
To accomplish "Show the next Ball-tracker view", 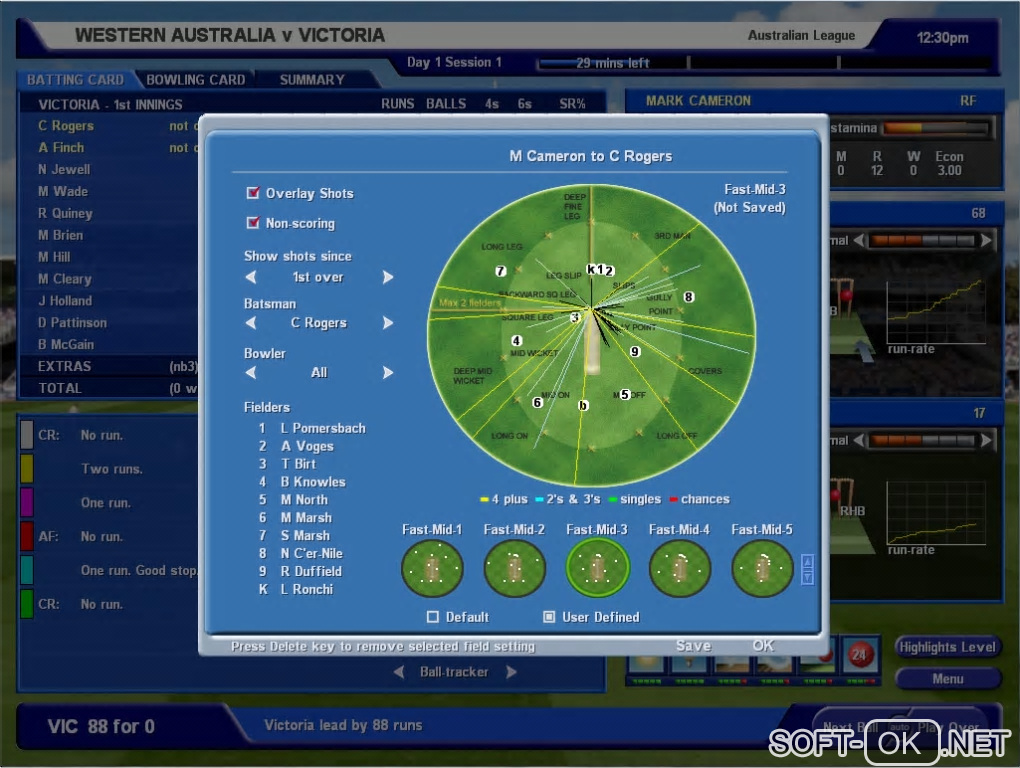I will pyautogui.click(x=511, y=672).
